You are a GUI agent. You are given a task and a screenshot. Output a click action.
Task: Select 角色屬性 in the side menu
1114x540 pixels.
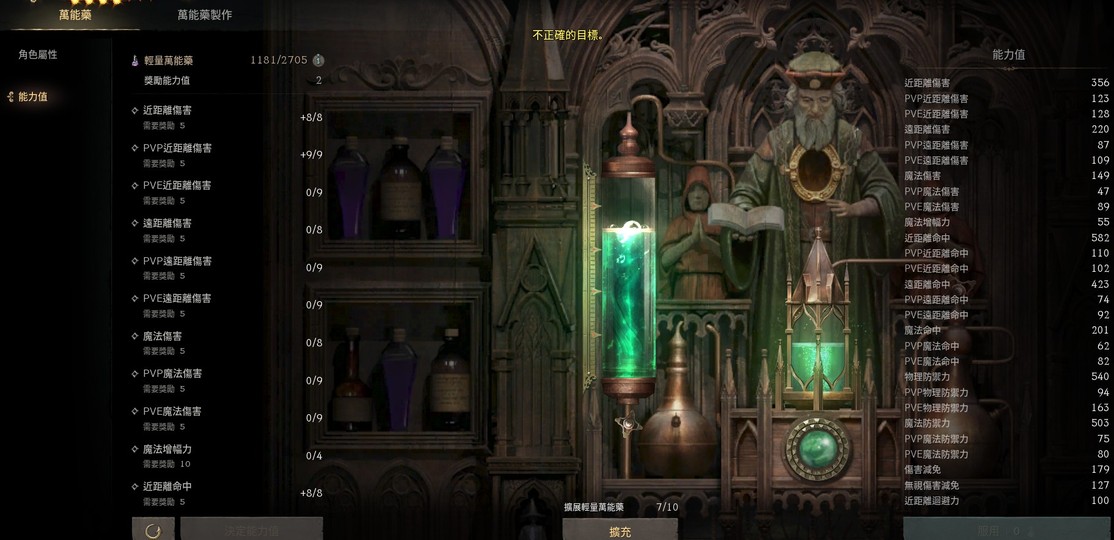[x=38, y=55]
